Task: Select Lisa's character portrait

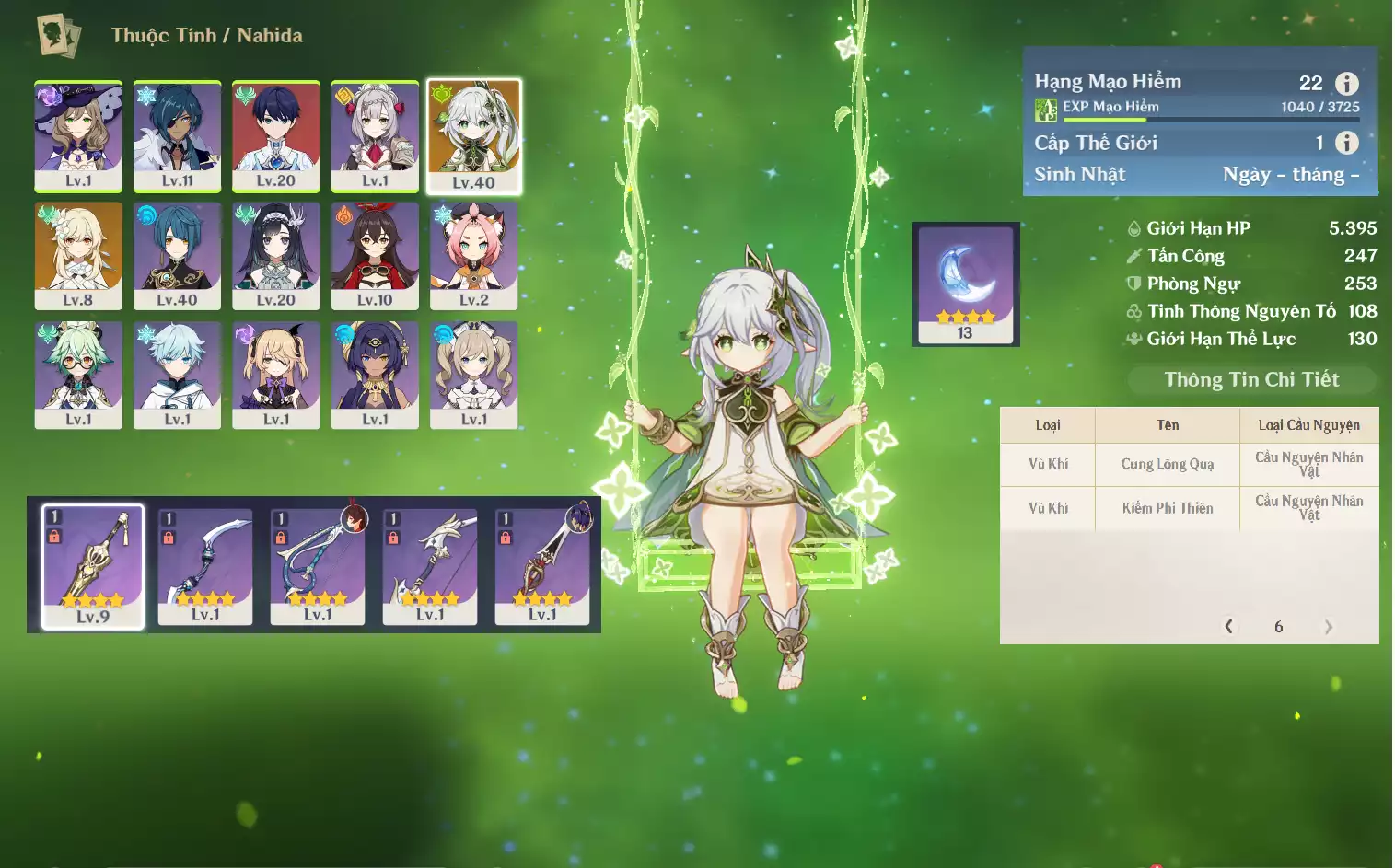Action: point(78,135)
